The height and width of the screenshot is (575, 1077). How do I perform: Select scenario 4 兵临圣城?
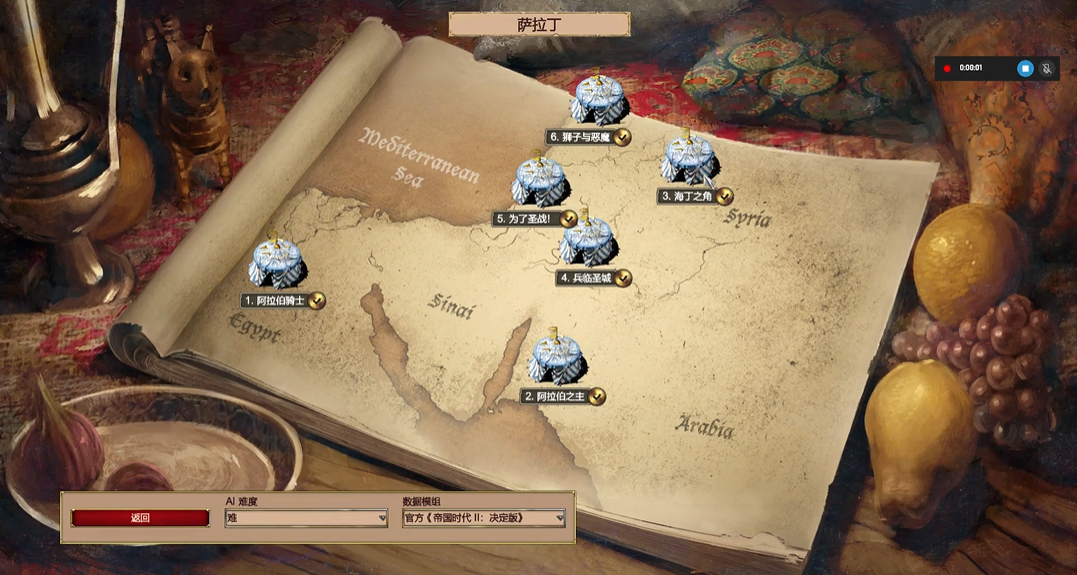(586, 244)
